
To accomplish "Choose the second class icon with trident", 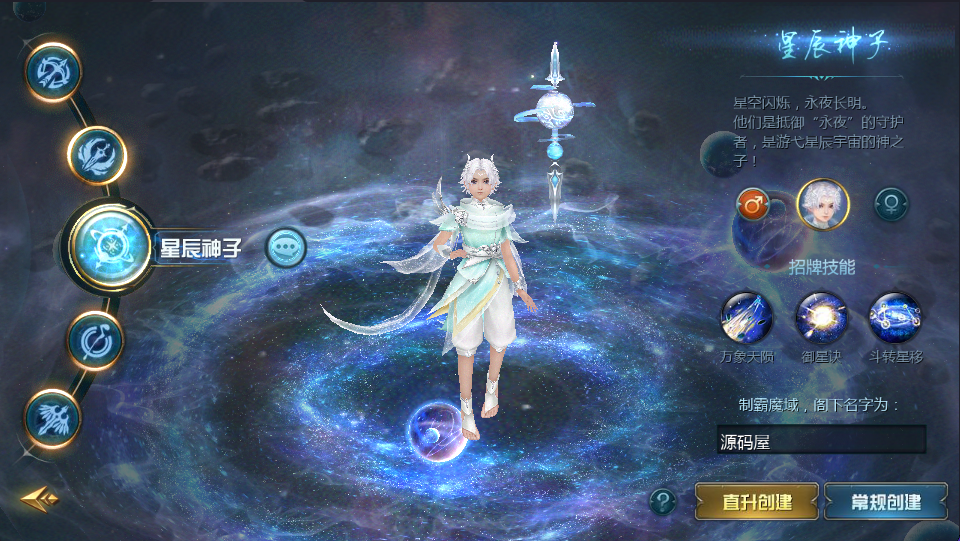I will pos(97,155).
